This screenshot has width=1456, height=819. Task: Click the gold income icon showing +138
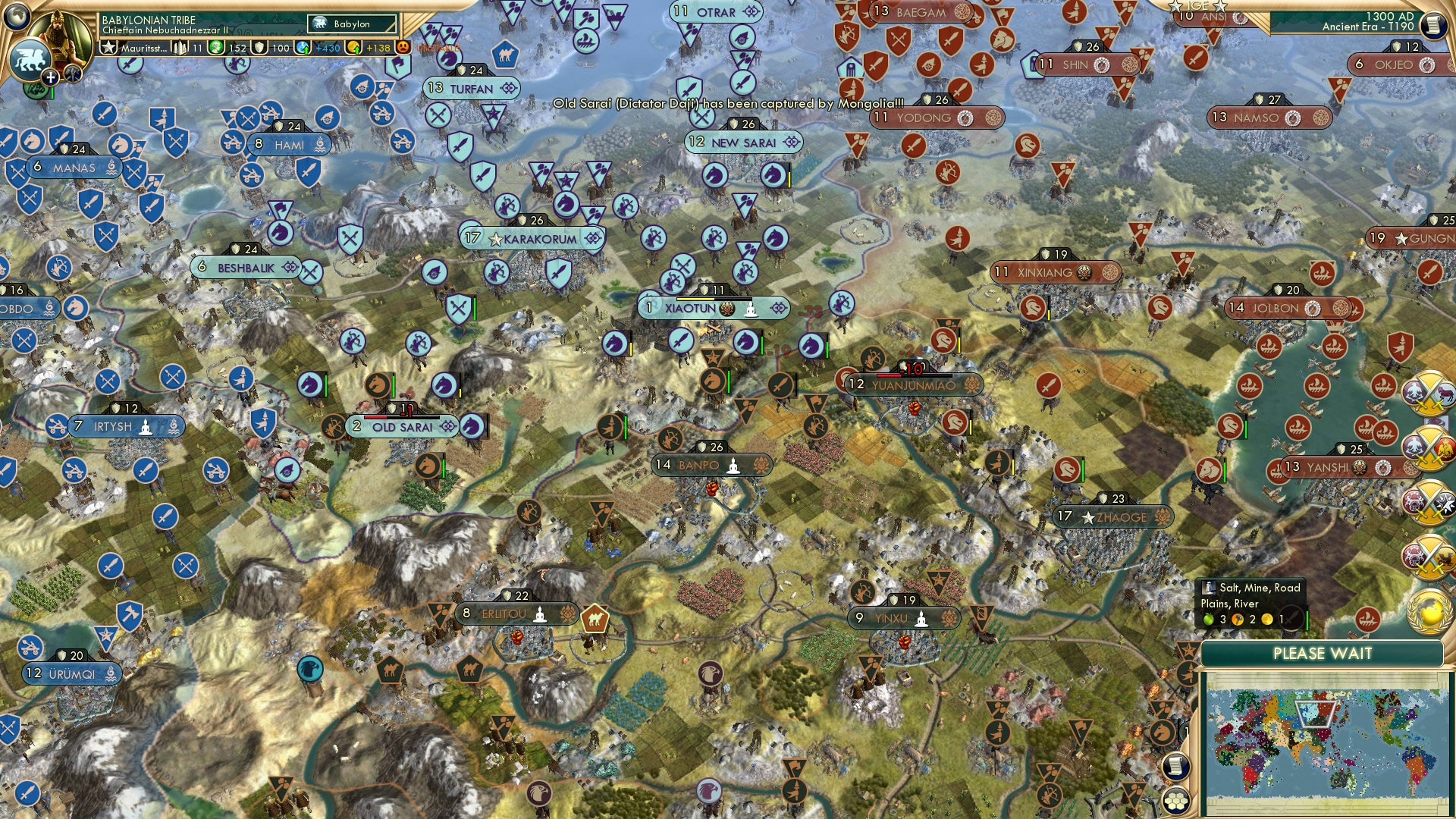[x=355, y=47]
